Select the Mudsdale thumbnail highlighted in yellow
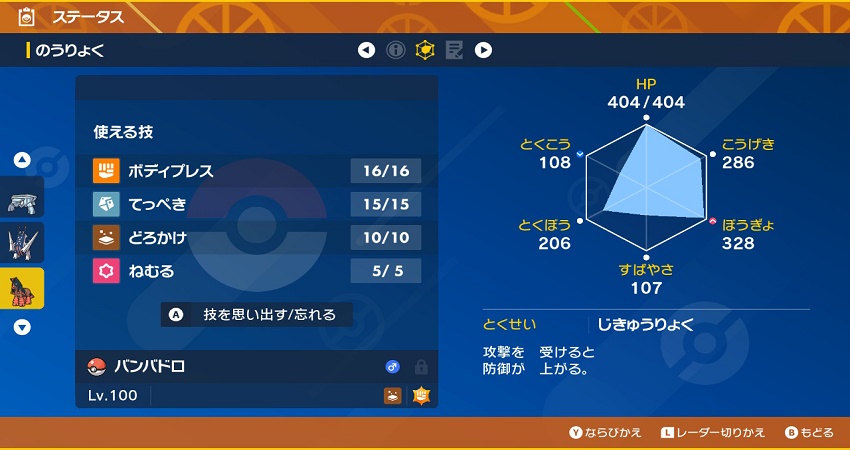This screenshot has height=450, width=850. (x=22, y=289)
